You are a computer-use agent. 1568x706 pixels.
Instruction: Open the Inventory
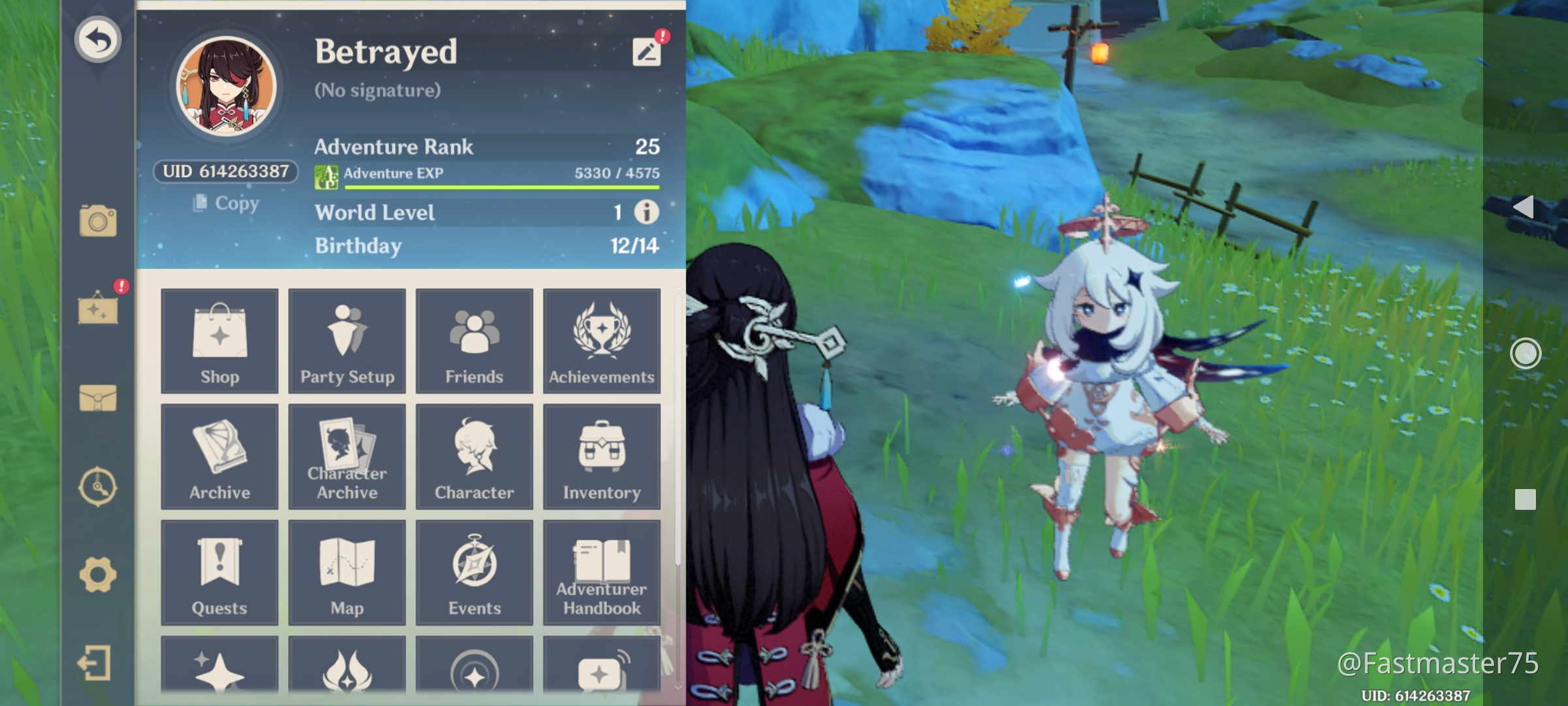(602, 457)
